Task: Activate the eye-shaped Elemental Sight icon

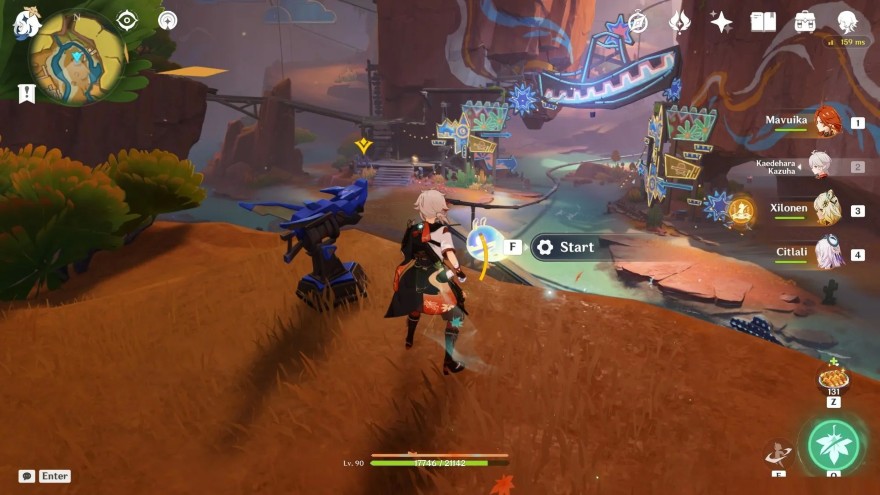Action: pyautogui.click(x=127, y=20)
